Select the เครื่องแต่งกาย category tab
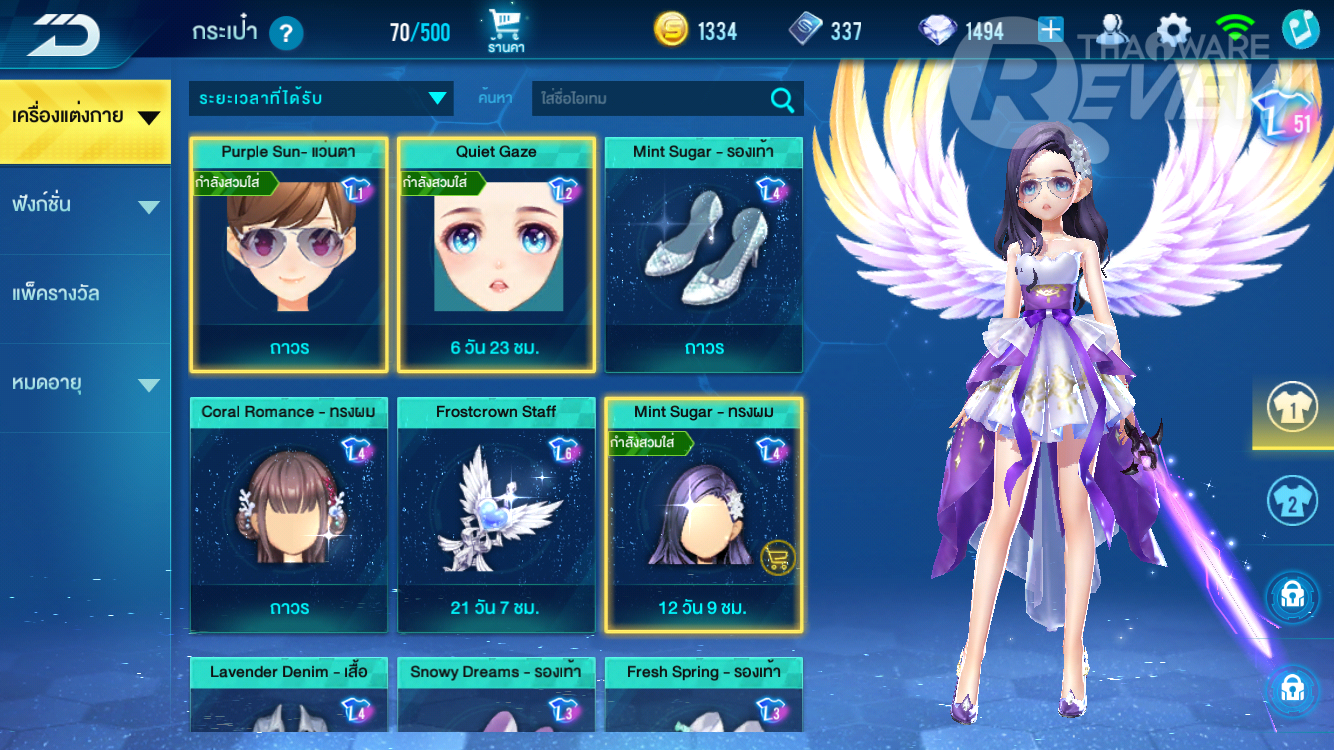Image resolution: width=1334 pixels, height=750 pixels. click(x=85, y=117)
